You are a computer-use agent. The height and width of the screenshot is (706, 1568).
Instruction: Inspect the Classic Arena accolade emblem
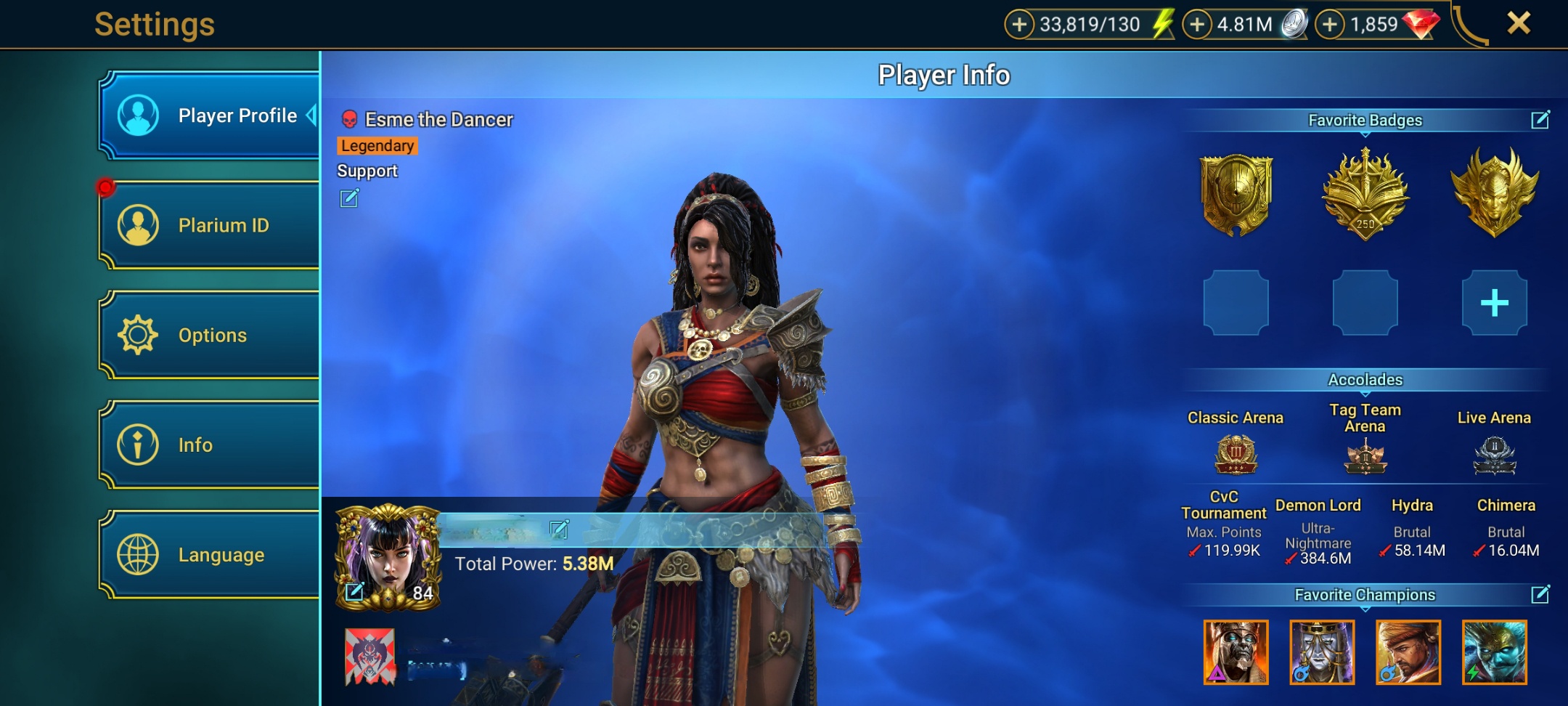click(x=1236, y=455)
